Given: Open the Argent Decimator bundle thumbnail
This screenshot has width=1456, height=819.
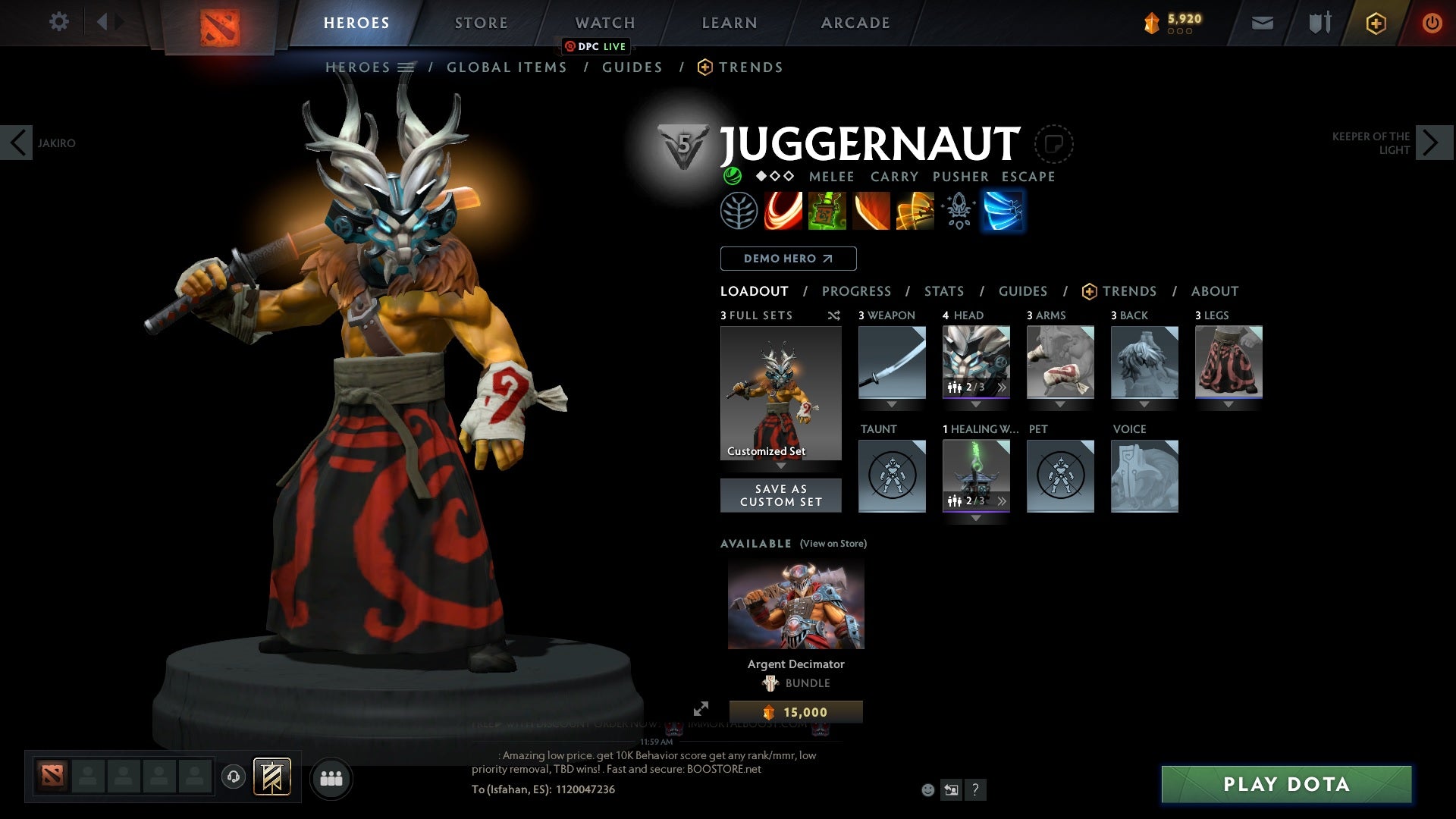Looking at the screenshot, I should point(795,603).
